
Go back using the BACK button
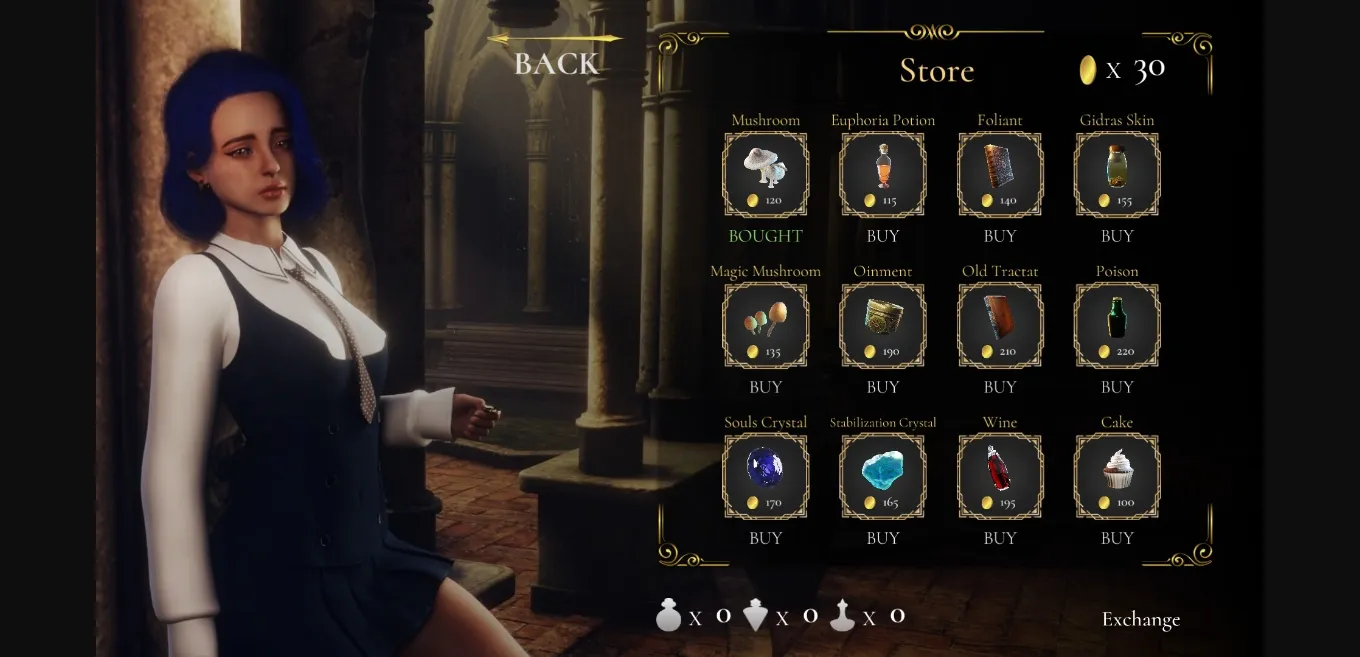556,63
